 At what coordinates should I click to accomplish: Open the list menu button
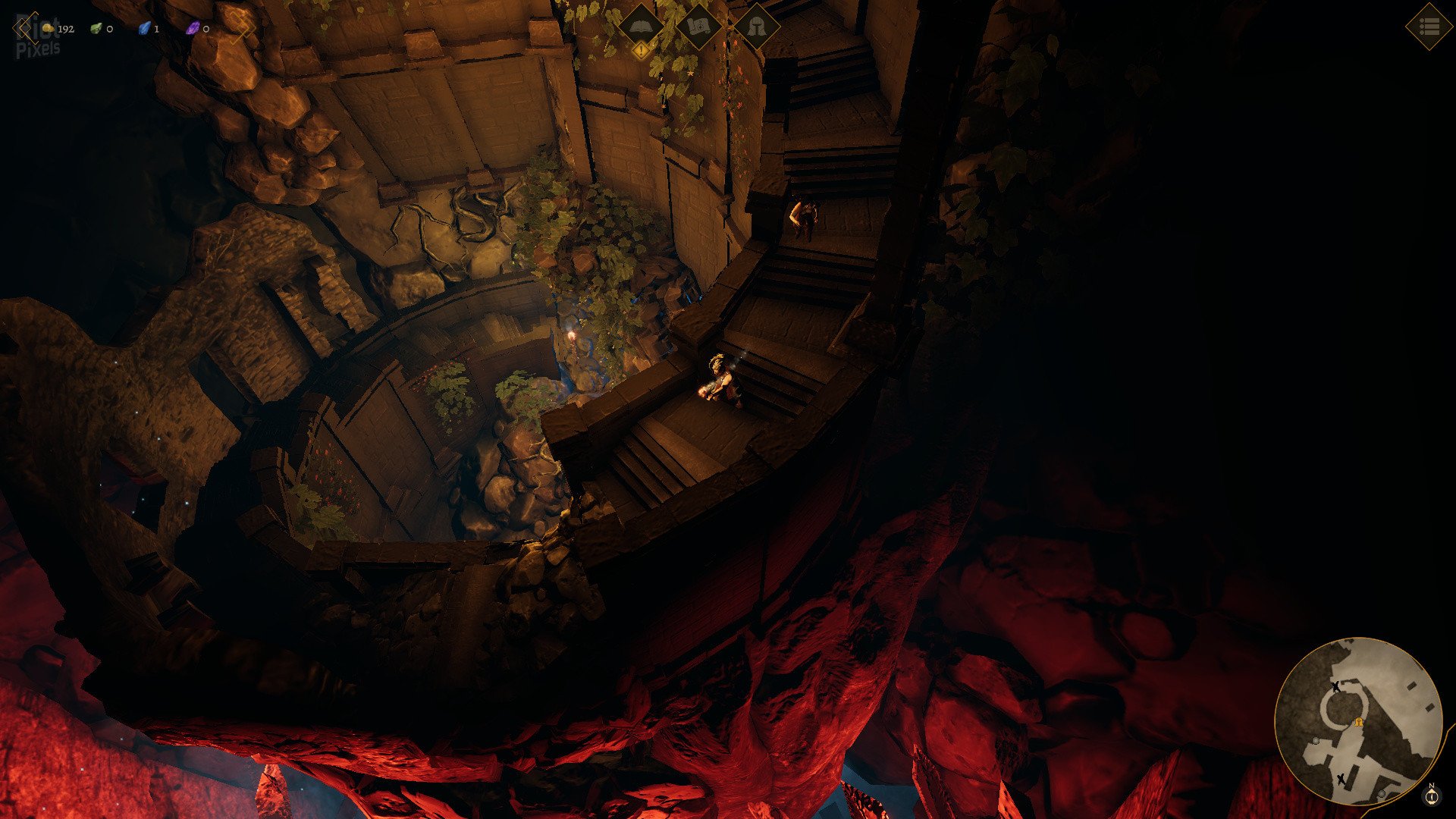click(1429, 27)
